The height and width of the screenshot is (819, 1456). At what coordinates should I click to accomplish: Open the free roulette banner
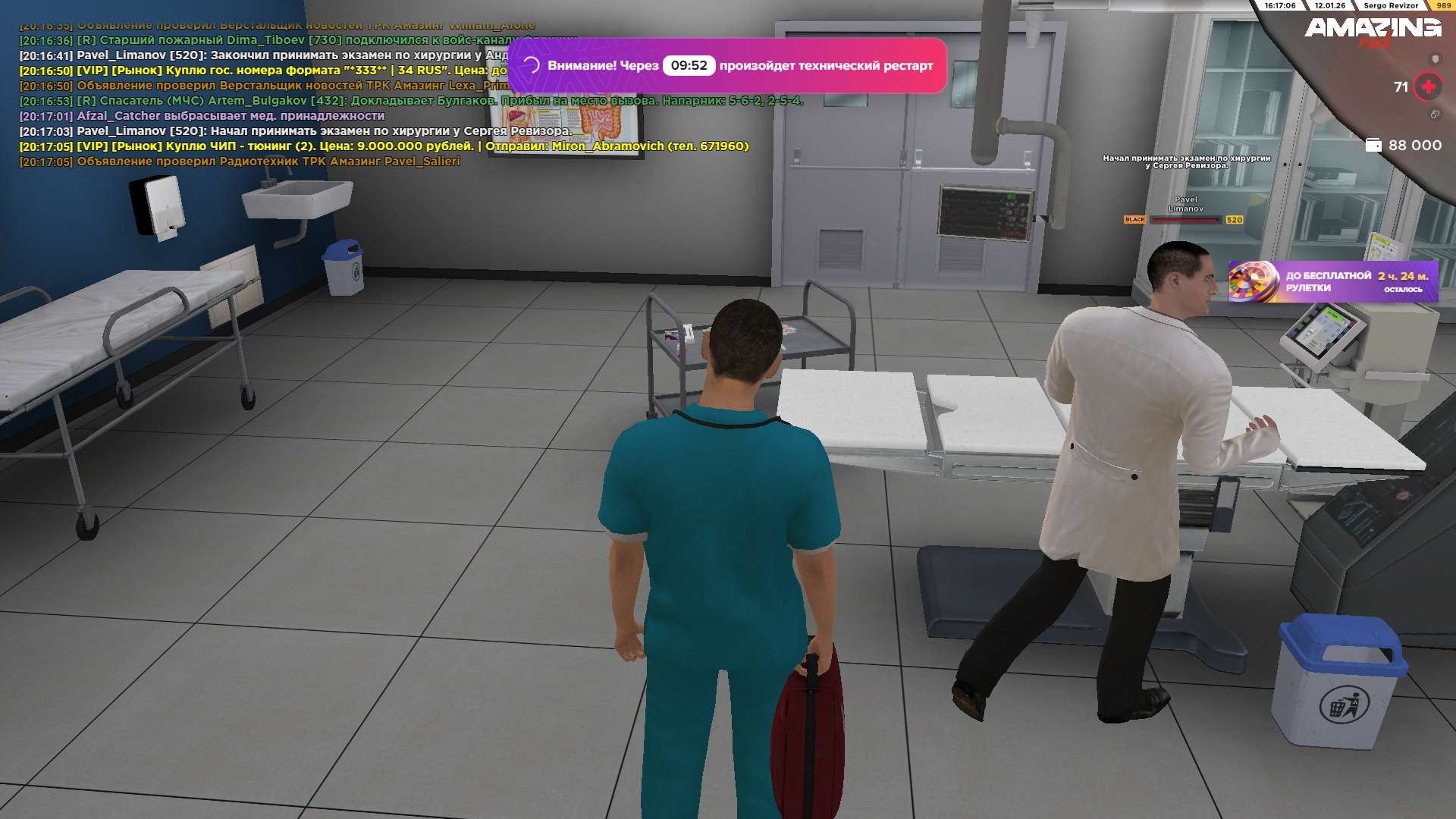click(1332, 281)
